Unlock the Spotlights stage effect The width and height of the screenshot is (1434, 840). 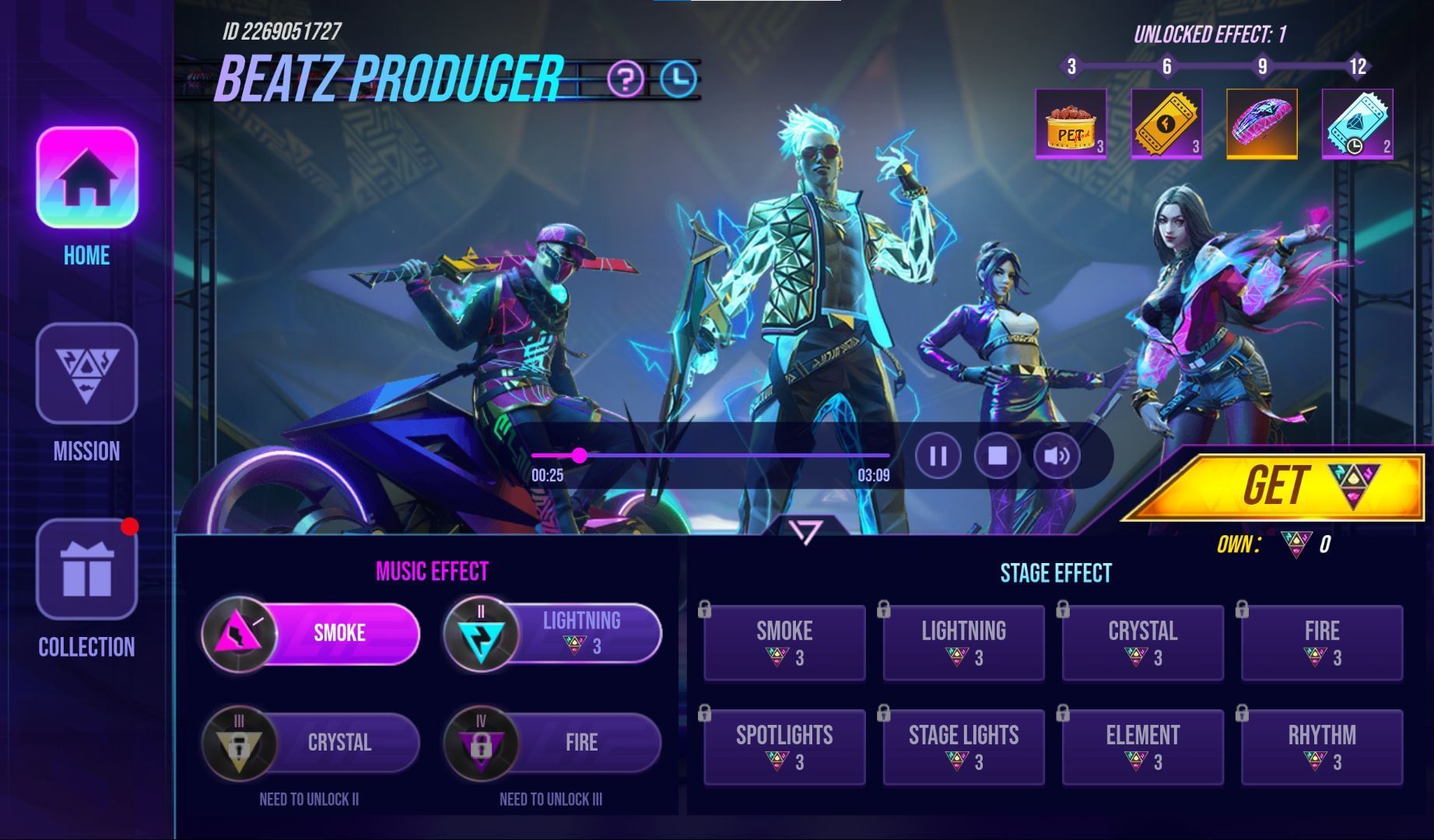coord(784,747)
